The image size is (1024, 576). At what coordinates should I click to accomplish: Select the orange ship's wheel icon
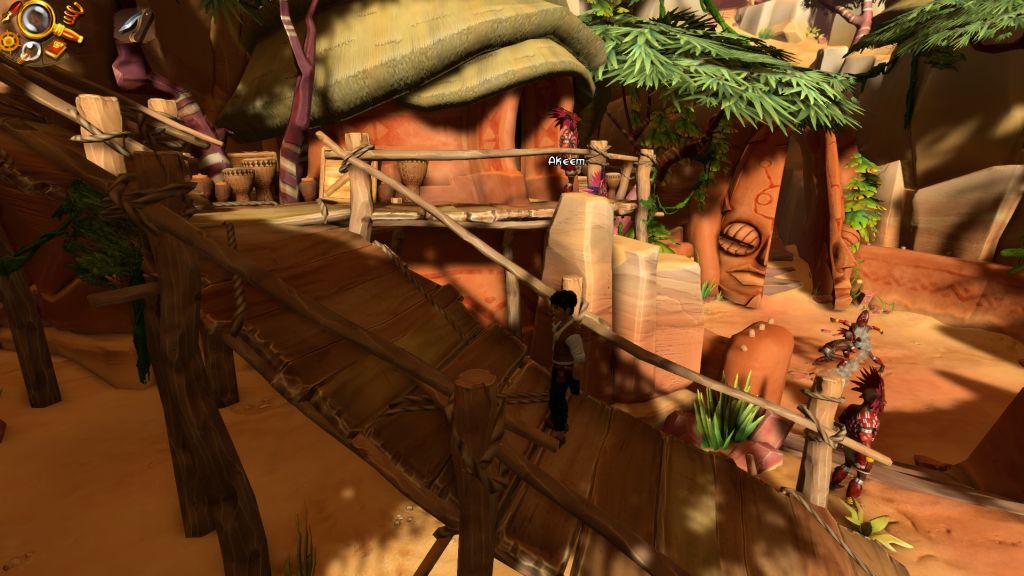pyautogui.click(x=9, y=42)
